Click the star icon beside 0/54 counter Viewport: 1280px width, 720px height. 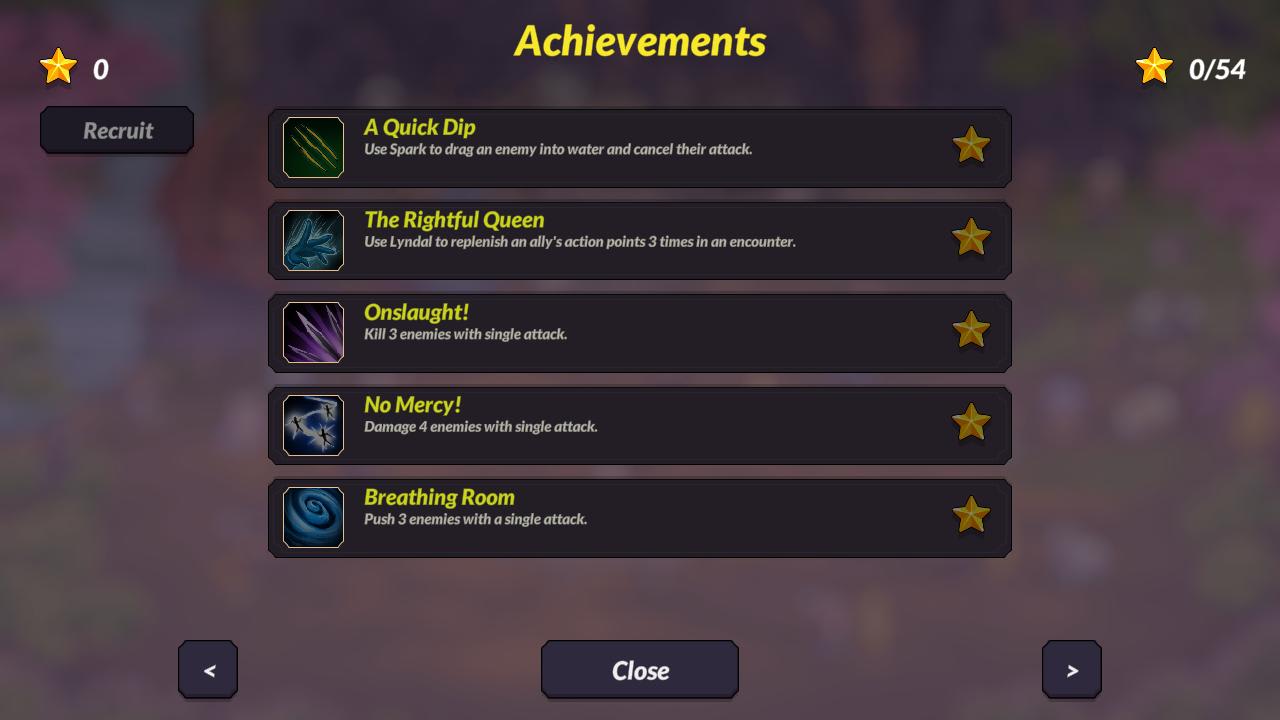click(x=1155, y=66)
